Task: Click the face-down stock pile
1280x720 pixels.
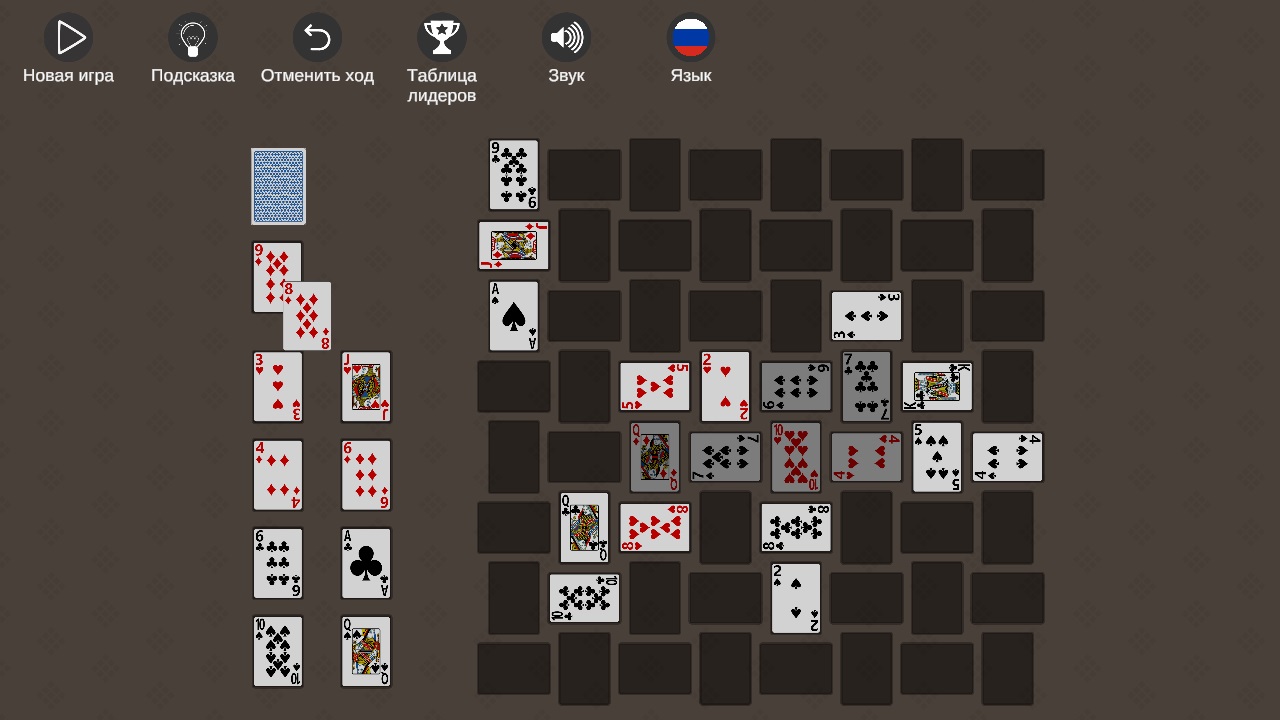Action: (x=278, y=186)
